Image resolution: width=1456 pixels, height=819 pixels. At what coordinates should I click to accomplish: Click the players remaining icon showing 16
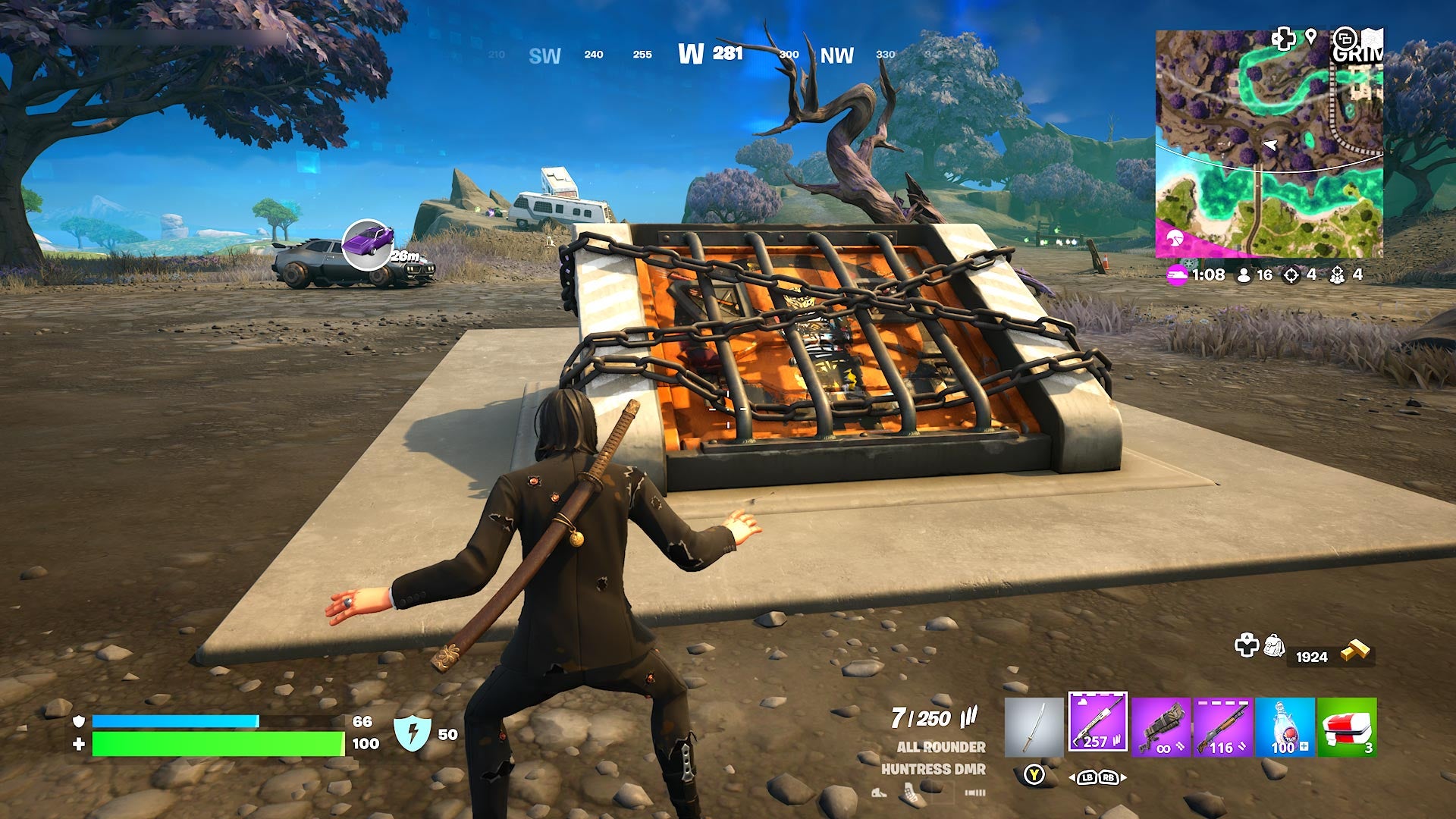(x=1244, y=276)
